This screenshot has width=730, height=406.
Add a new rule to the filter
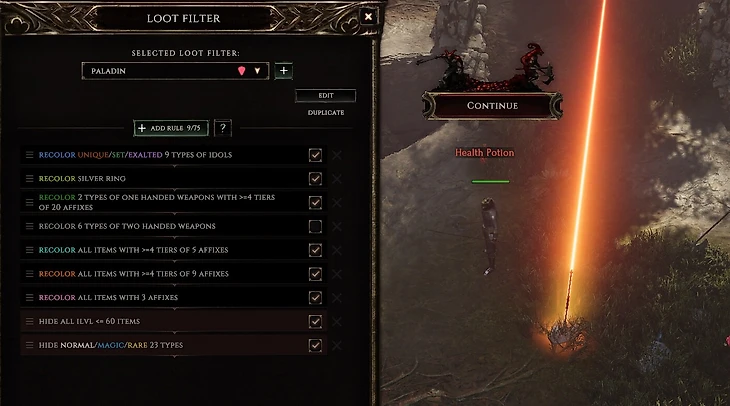tap(171, 128)
